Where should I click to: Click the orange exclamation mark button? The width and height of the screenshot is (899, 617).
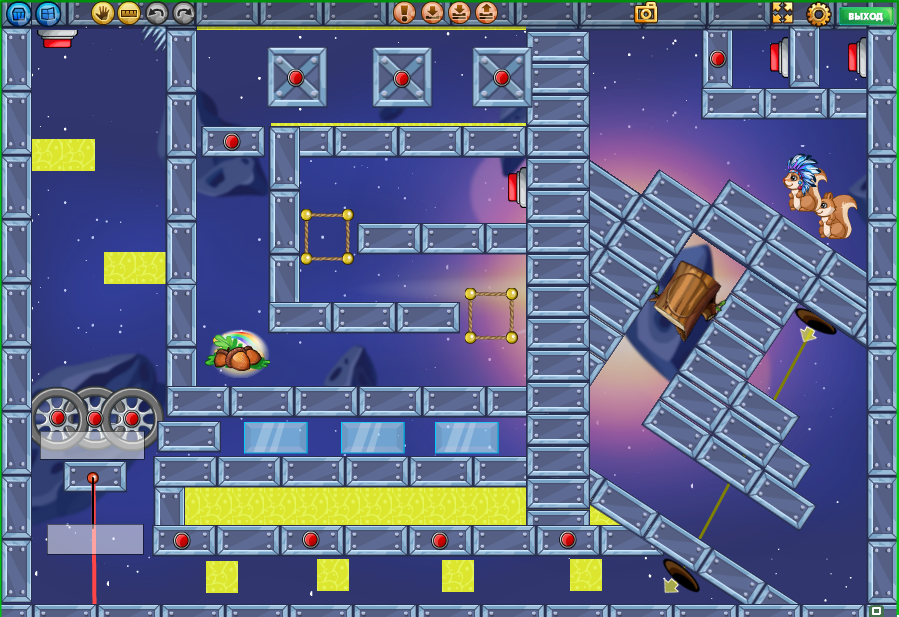coord(404,13)
